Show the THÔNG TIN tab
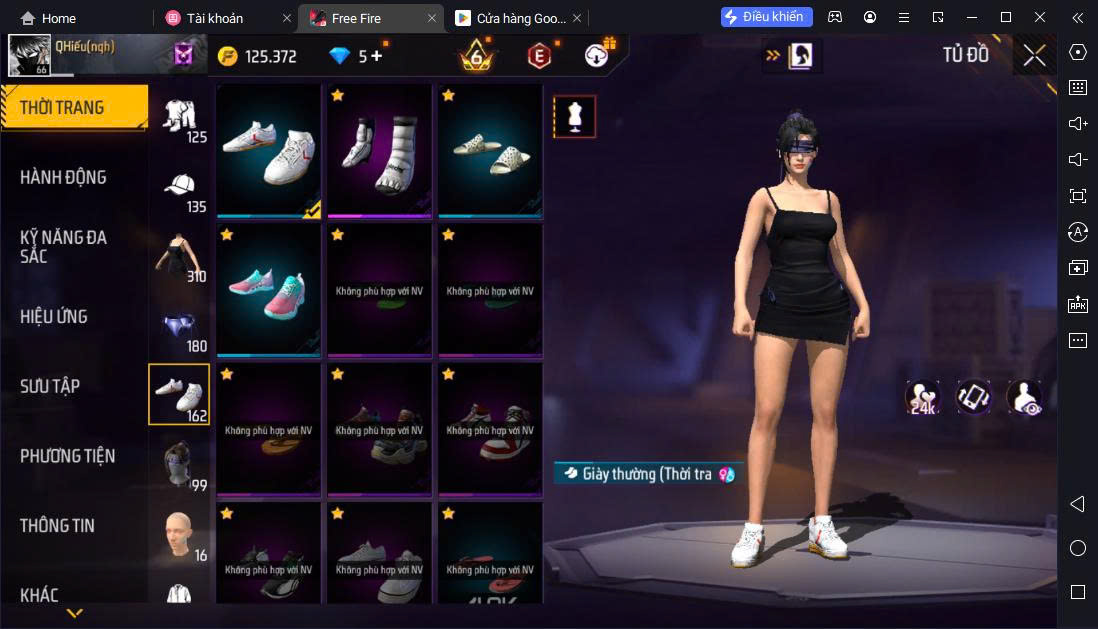This screenshot has width=1098, height=629. coord(59,525)
